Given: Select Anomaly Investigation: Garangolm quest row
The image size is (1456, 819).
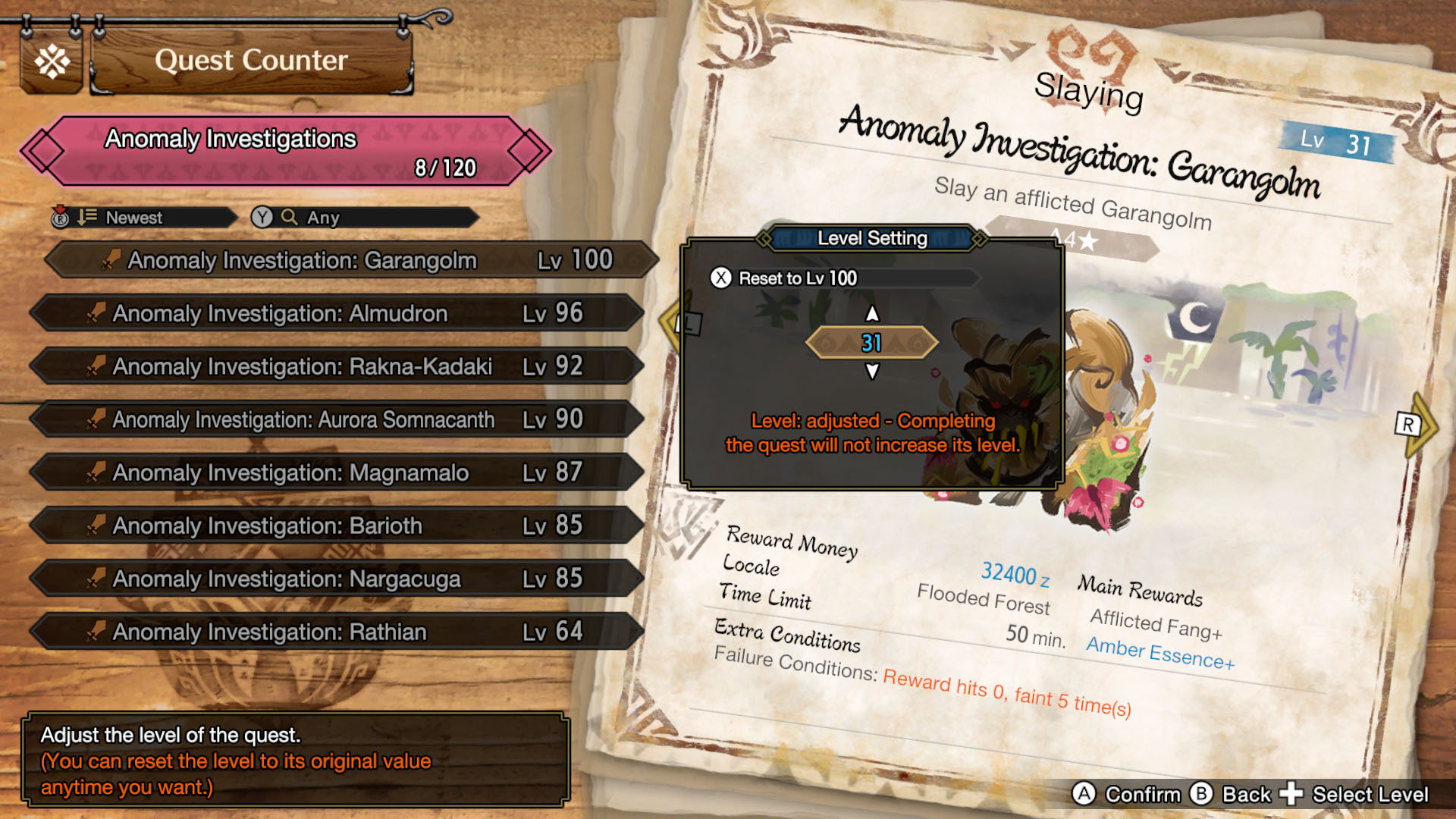Looking at the screenshot, I should 350,260.
